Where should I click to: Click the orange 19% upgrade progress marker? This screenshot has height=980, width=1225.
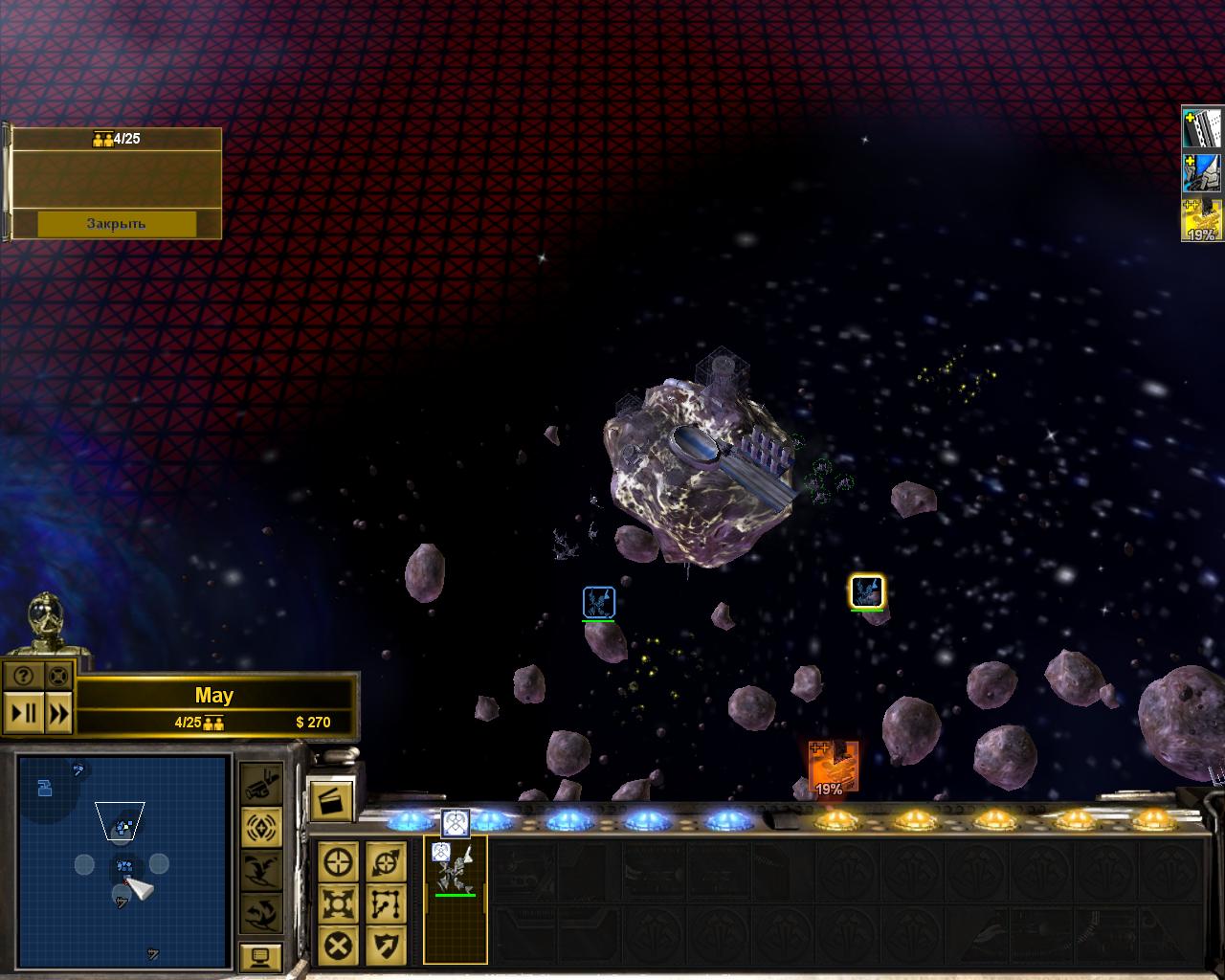[832, 767]
